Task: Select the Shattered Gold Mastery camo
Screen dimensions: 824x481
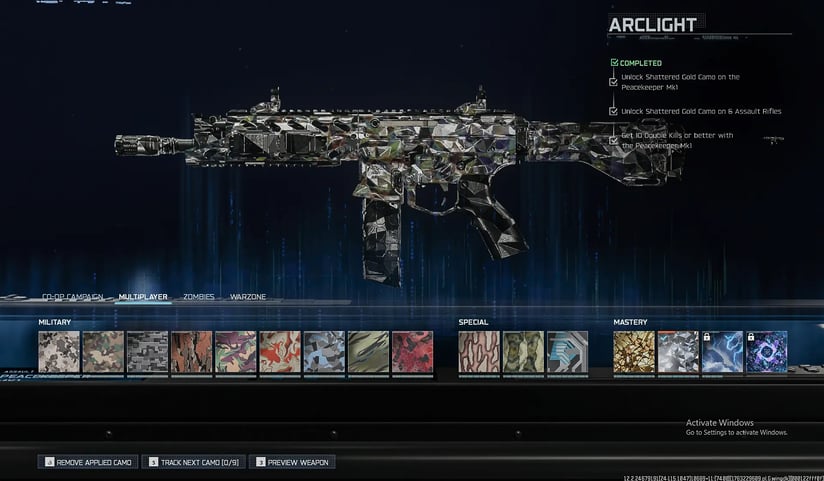Action: pyautogui.click(x=634, y=352)
